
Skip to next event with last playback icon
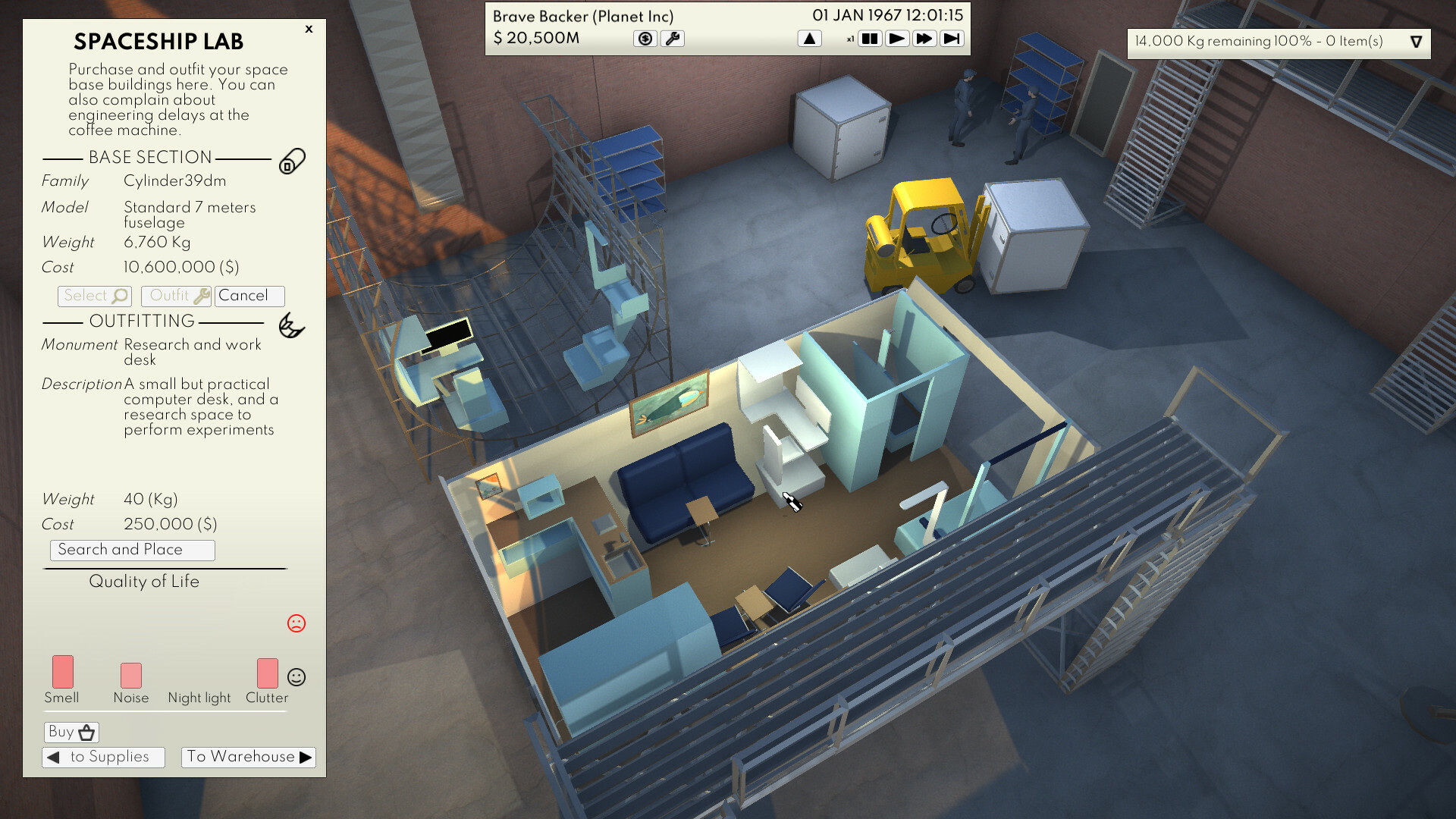[x=952, y=38]
